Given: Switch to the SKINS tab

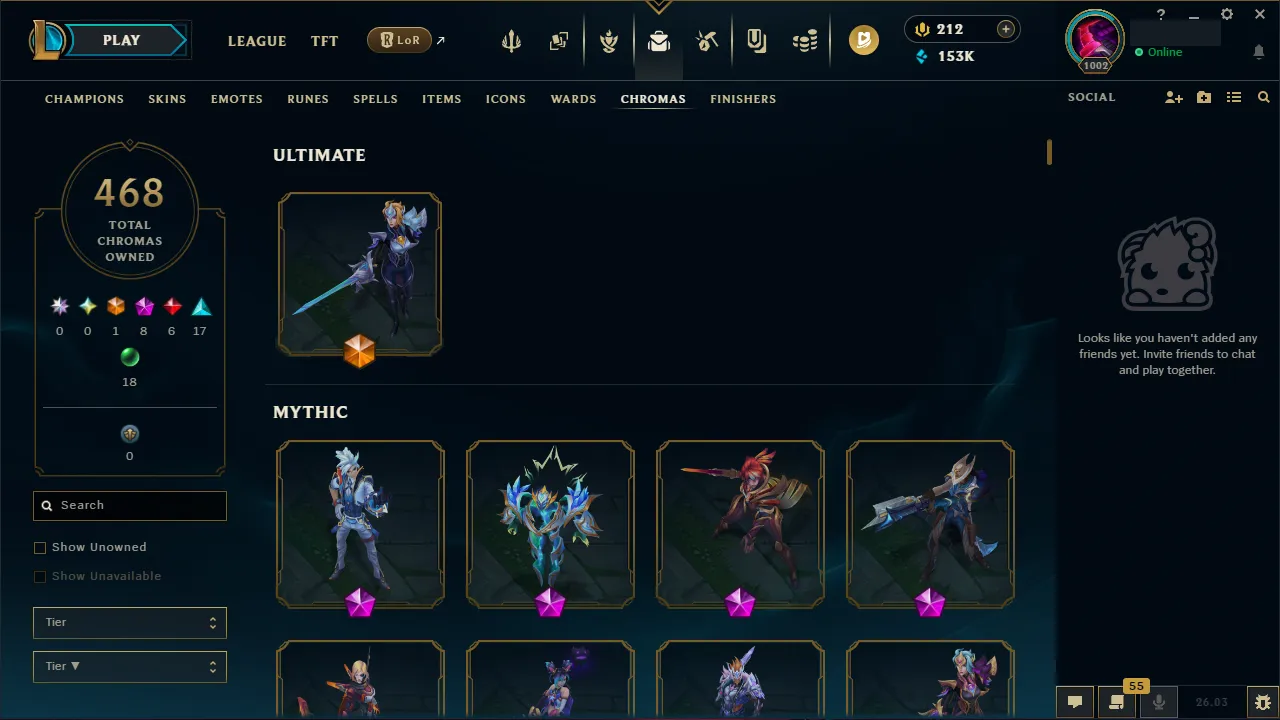Looking at the screenshot, I should tap(167, 99).
